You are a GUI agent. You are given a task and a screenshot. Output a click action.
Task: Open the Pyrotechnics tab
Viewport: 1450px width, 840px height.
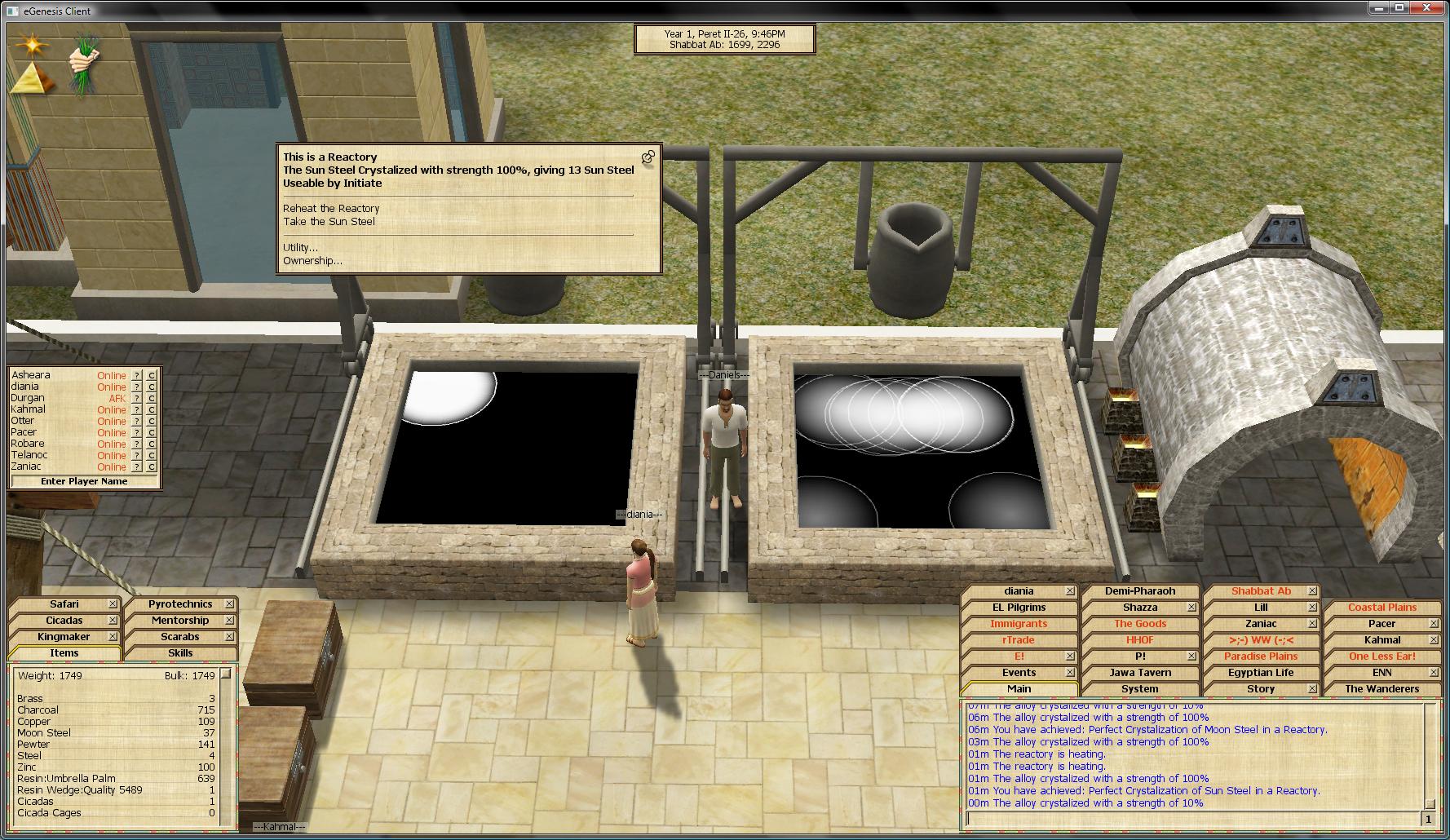pos(180,604)
